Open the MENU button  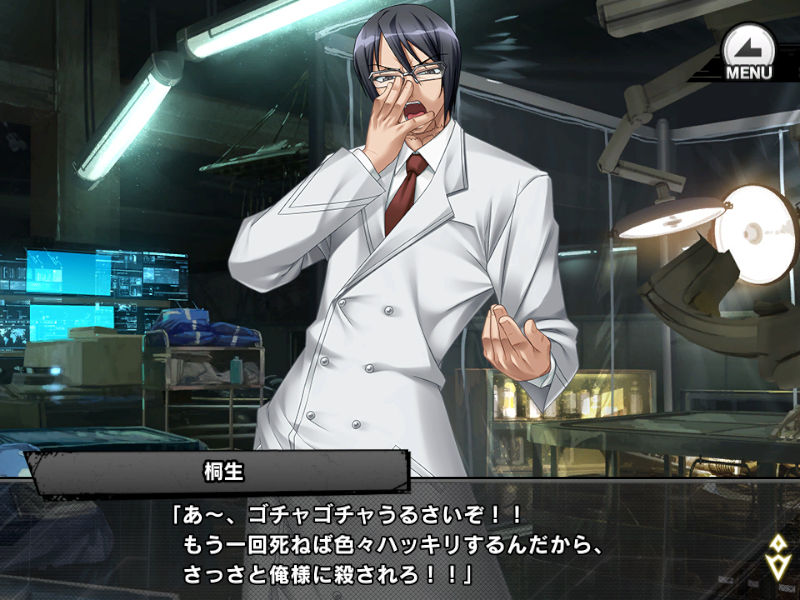coord(747,52)
